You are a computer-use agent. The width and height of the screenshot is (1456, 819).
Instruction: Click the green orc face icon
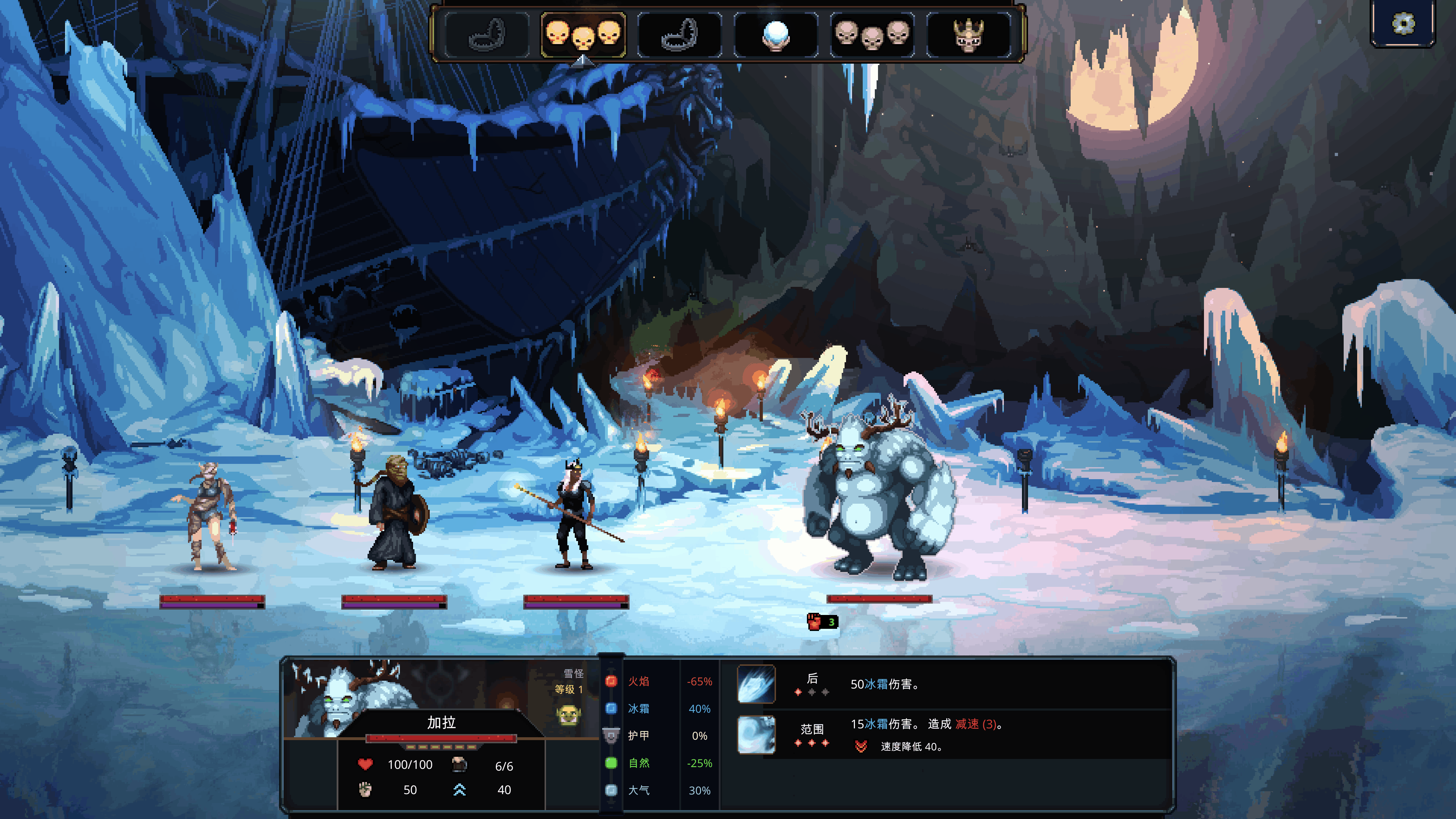point(568,715)
